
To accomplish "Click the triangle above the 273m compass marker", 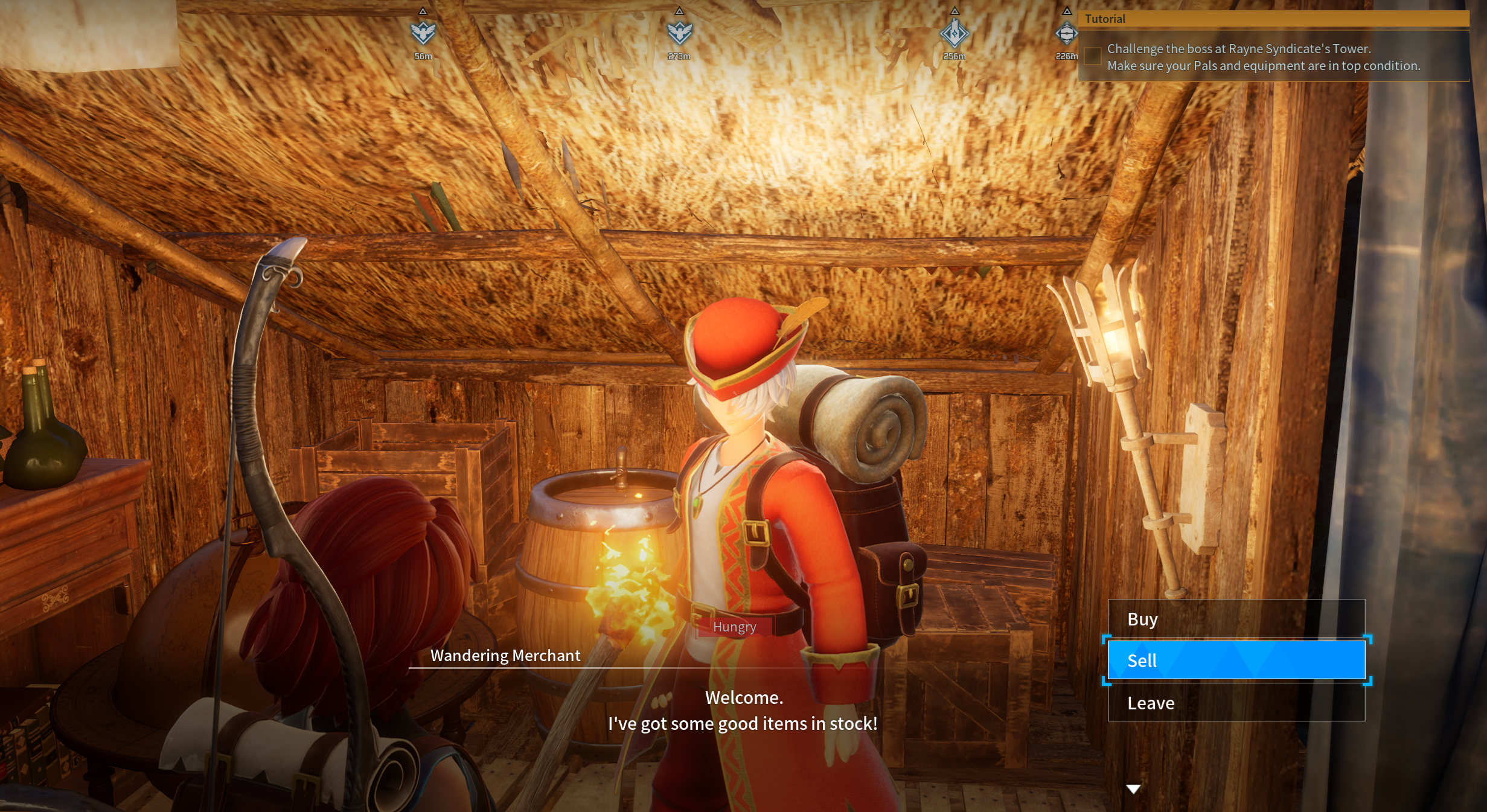I will (681, 10).
